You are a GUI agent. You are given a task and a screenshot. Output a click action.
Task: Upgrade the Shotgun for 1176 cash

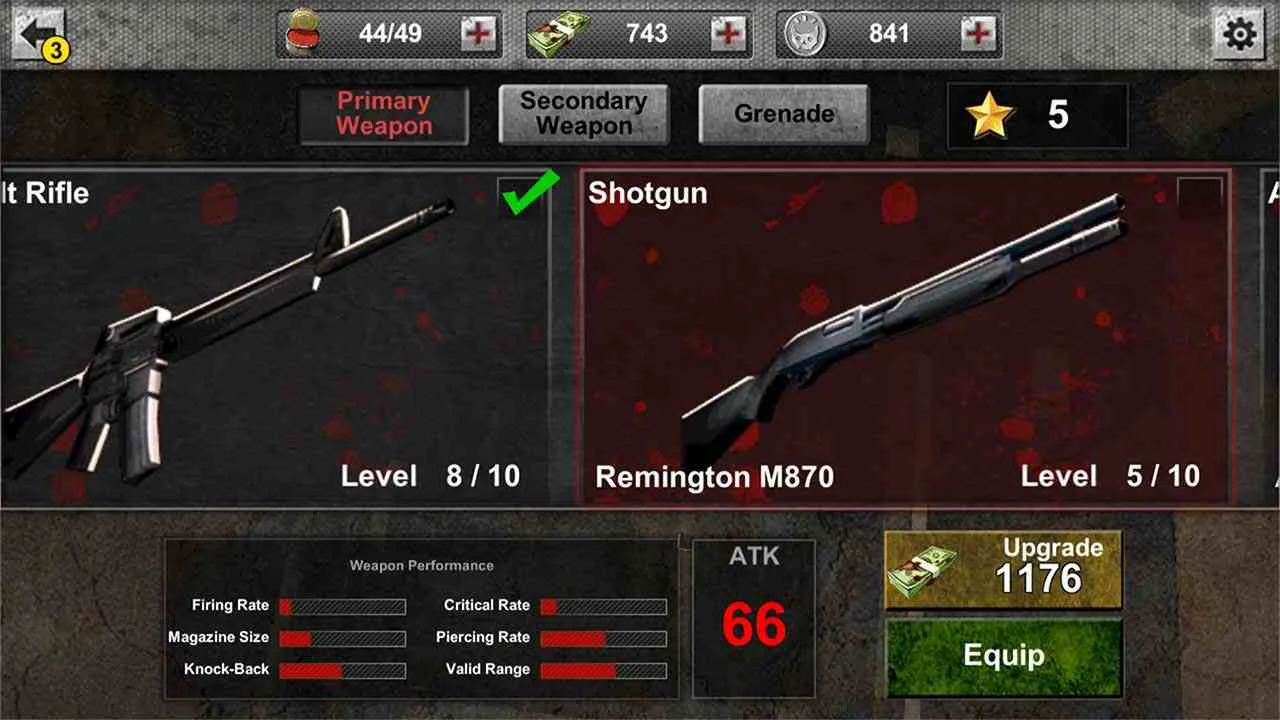pos(1005,566)
